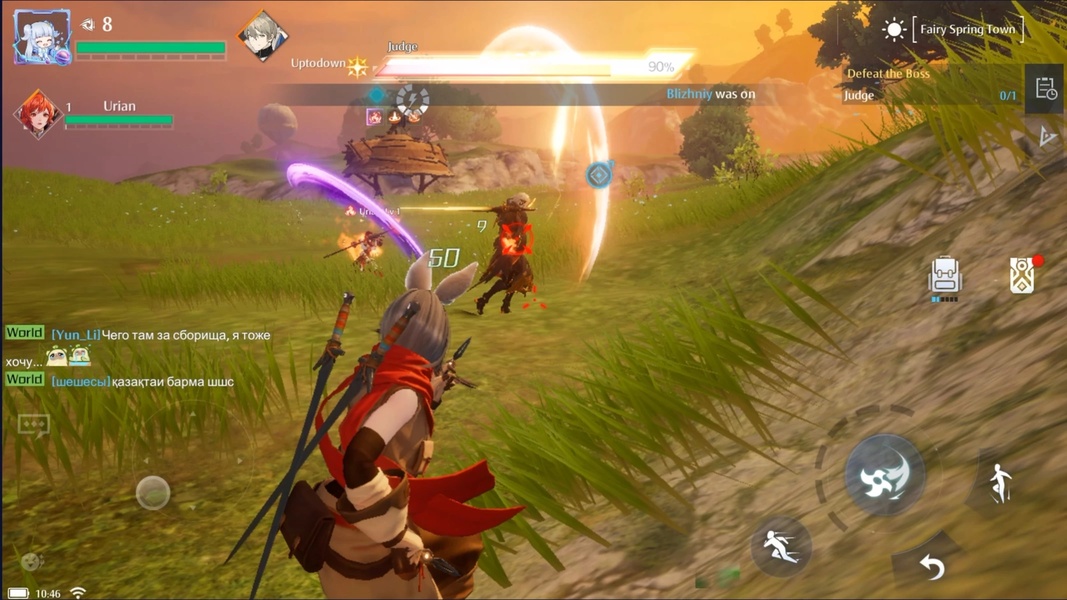This screenshot has width=1067, height=600.
Task: Activate the sprinting dash button
Action: click(780, 546)
